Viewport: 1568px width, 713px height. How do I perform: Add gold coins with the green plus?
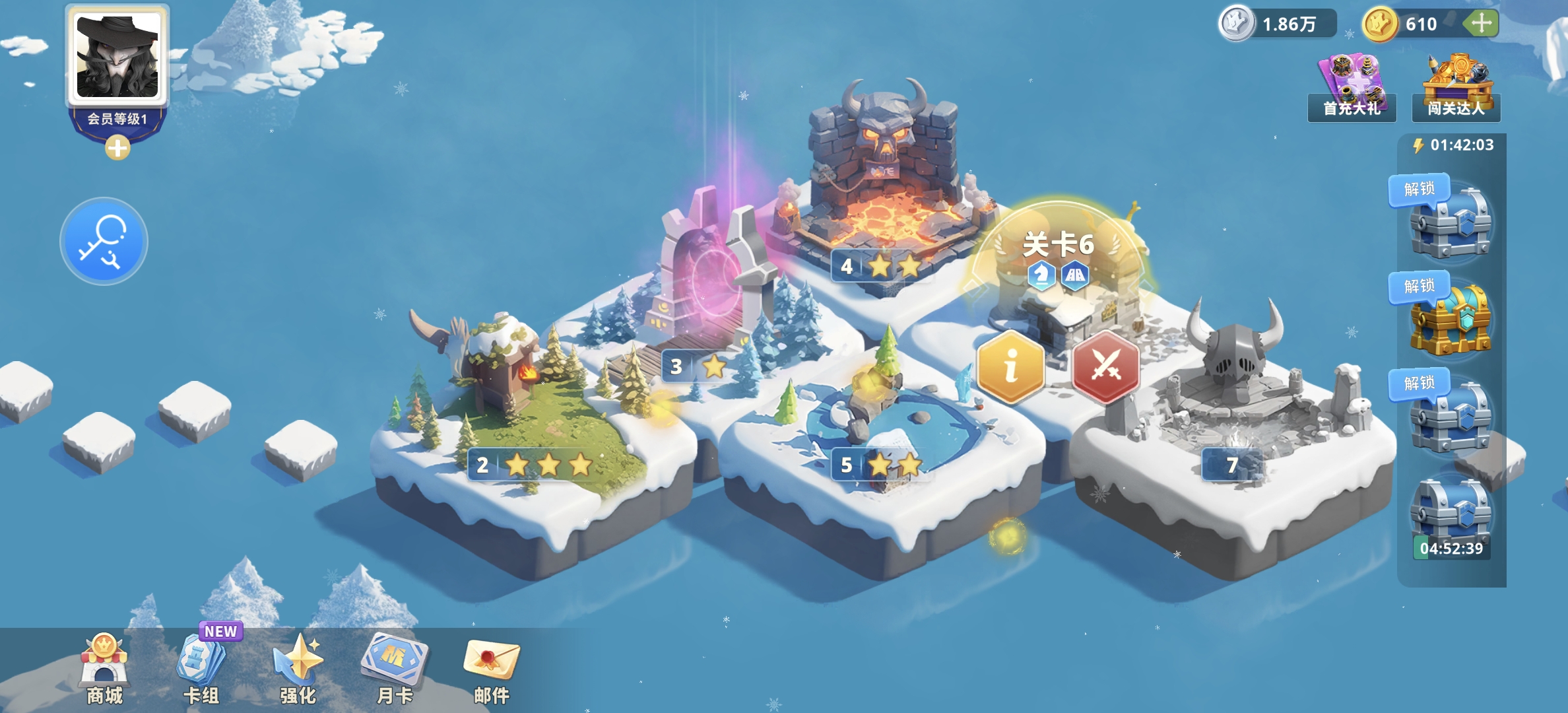point(1481,24)
